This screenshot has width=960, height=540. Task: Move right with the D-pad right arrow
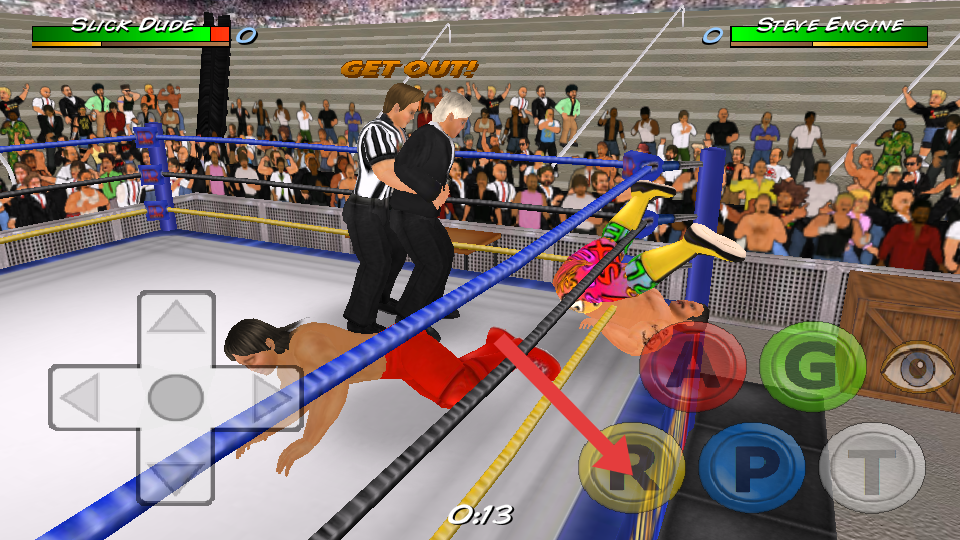click(x=267, y=399)
